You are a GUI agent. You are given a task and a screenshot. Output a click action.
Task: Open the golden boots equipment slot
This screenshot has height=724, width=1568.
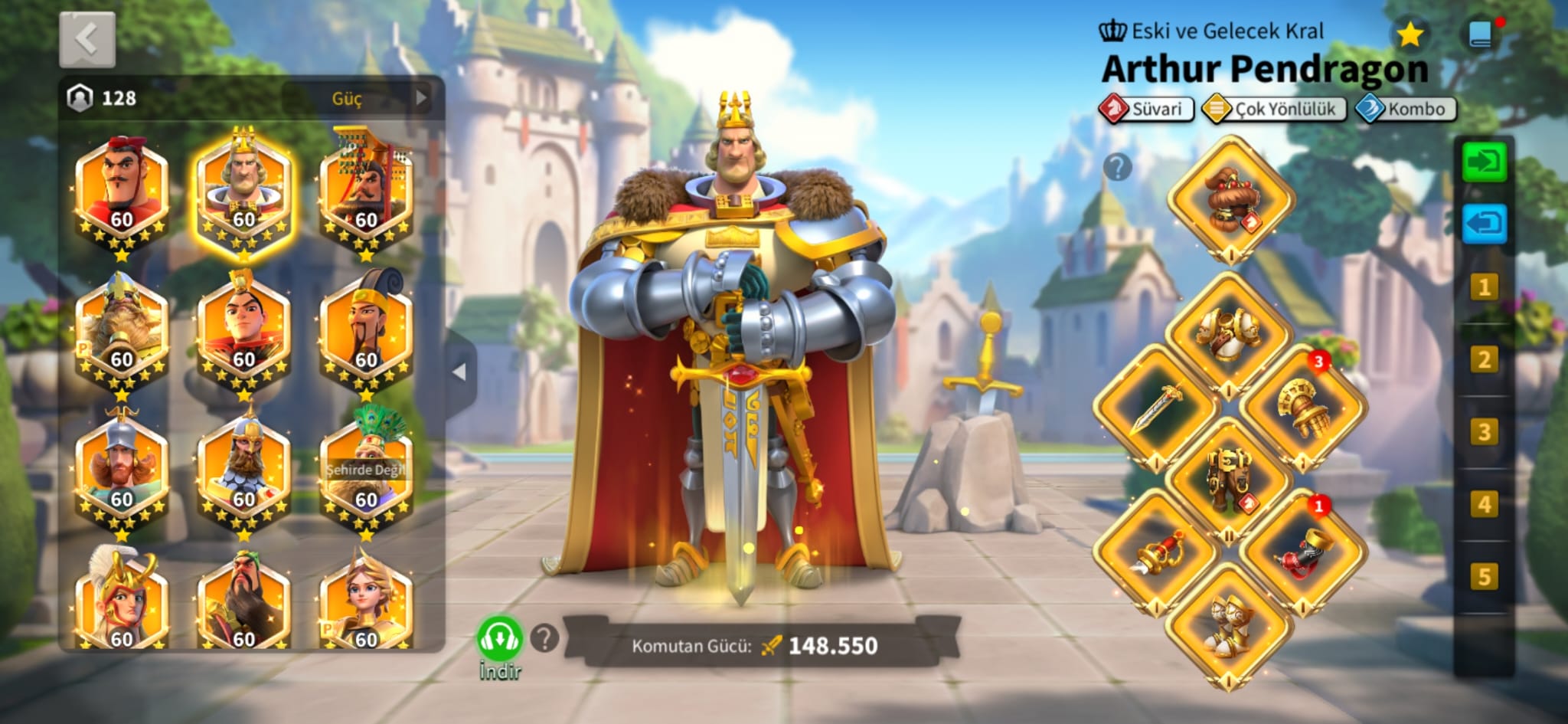click(x=1228, y=625)
